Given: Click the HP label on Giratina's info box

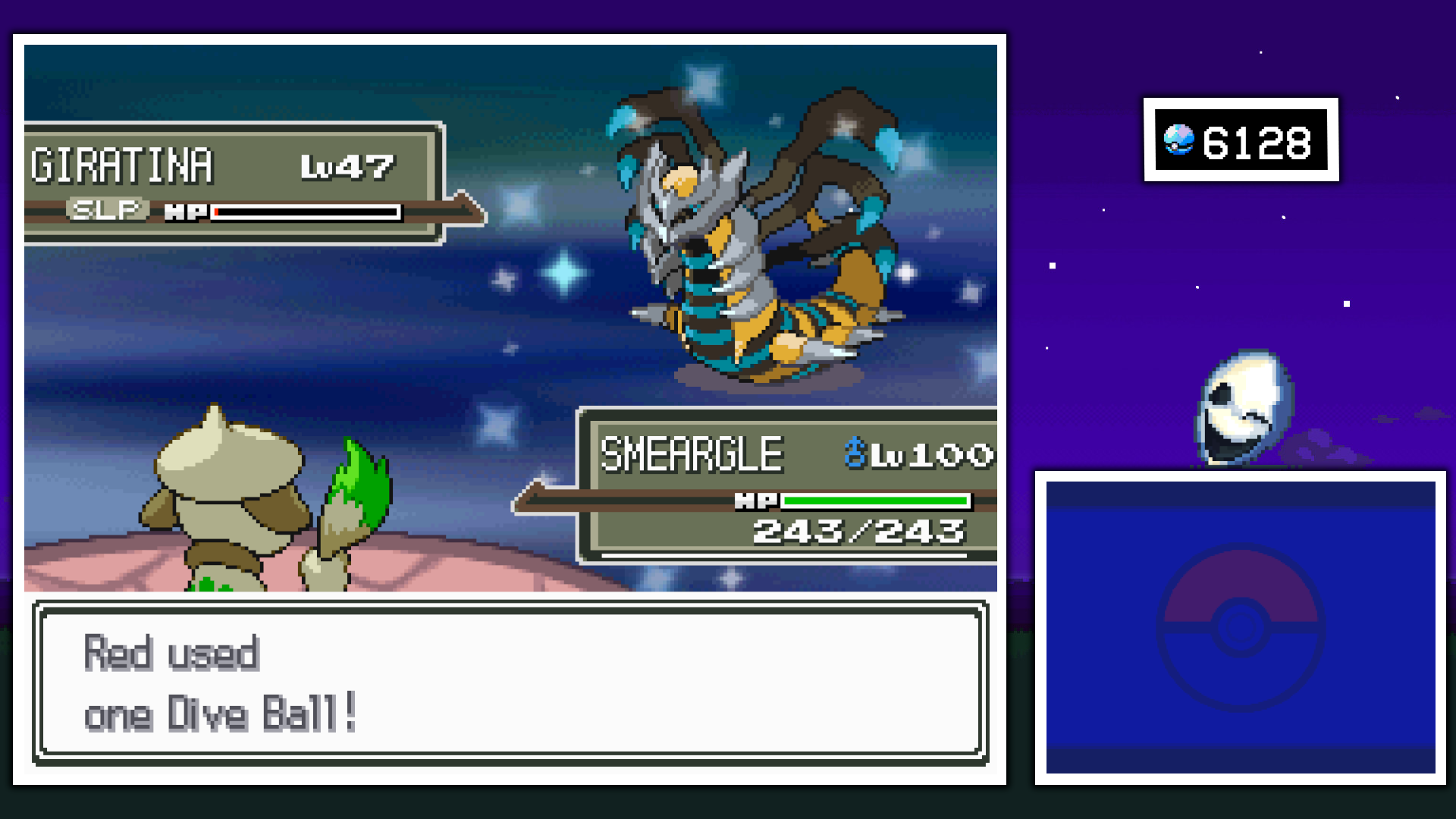Looking at the screenshot, I should tap(187, 210).
